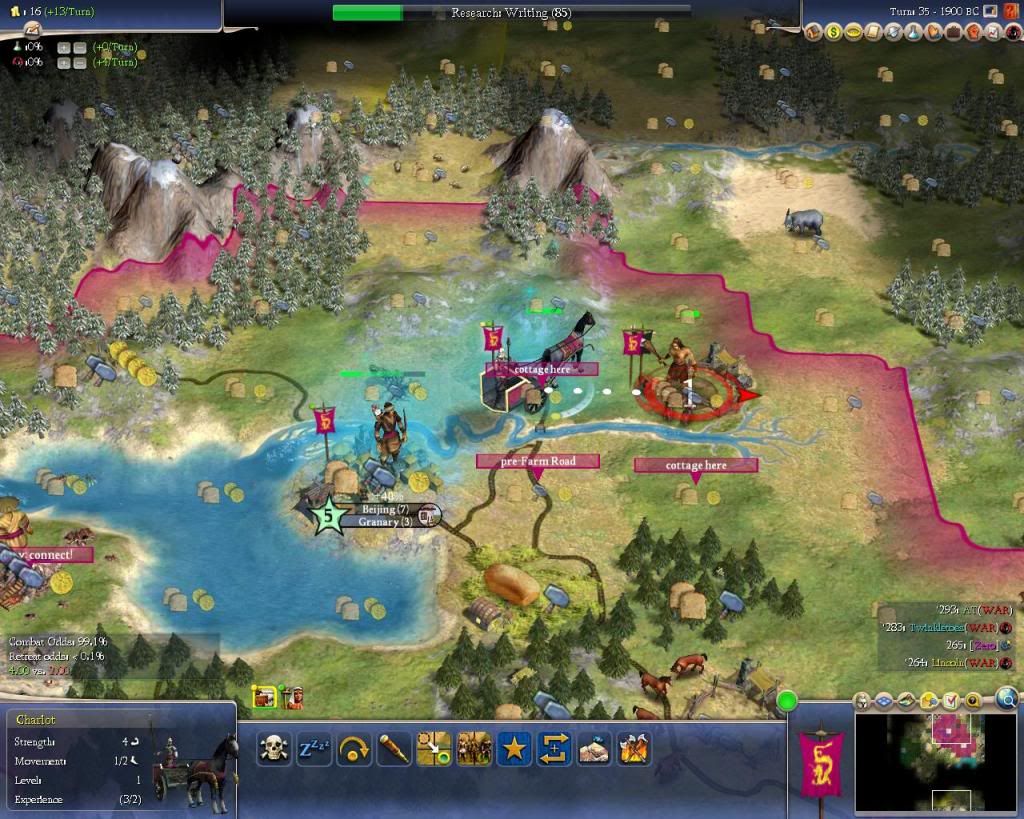Open the Domestic advisor house icon
Image resolution: width=1024 pixels, height=819 pixels.
pyautogui.click(x=813, y=32)
